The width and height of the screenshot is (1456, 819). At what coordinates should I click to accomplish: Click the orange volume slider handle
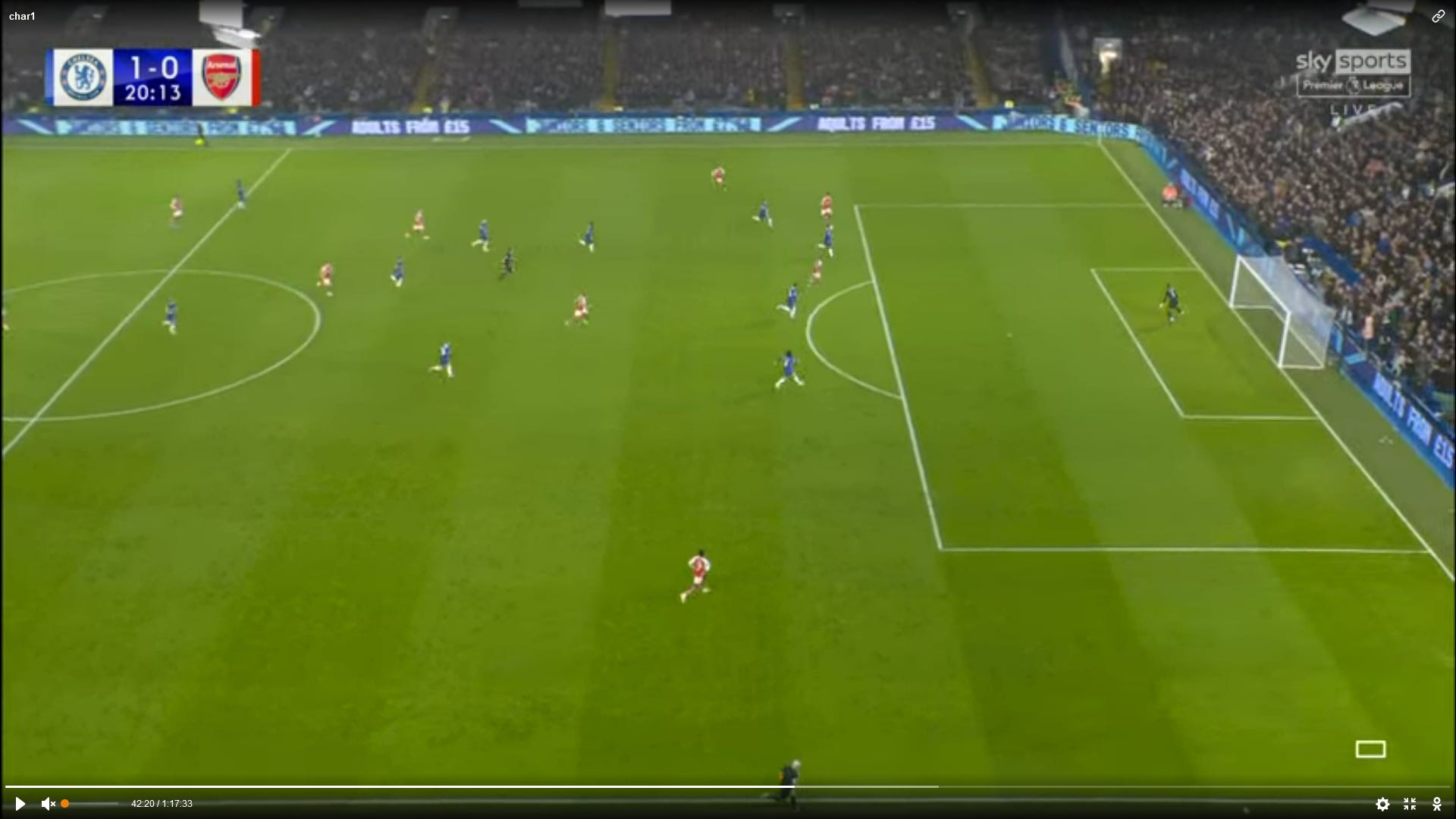click(x=65, y=803)
